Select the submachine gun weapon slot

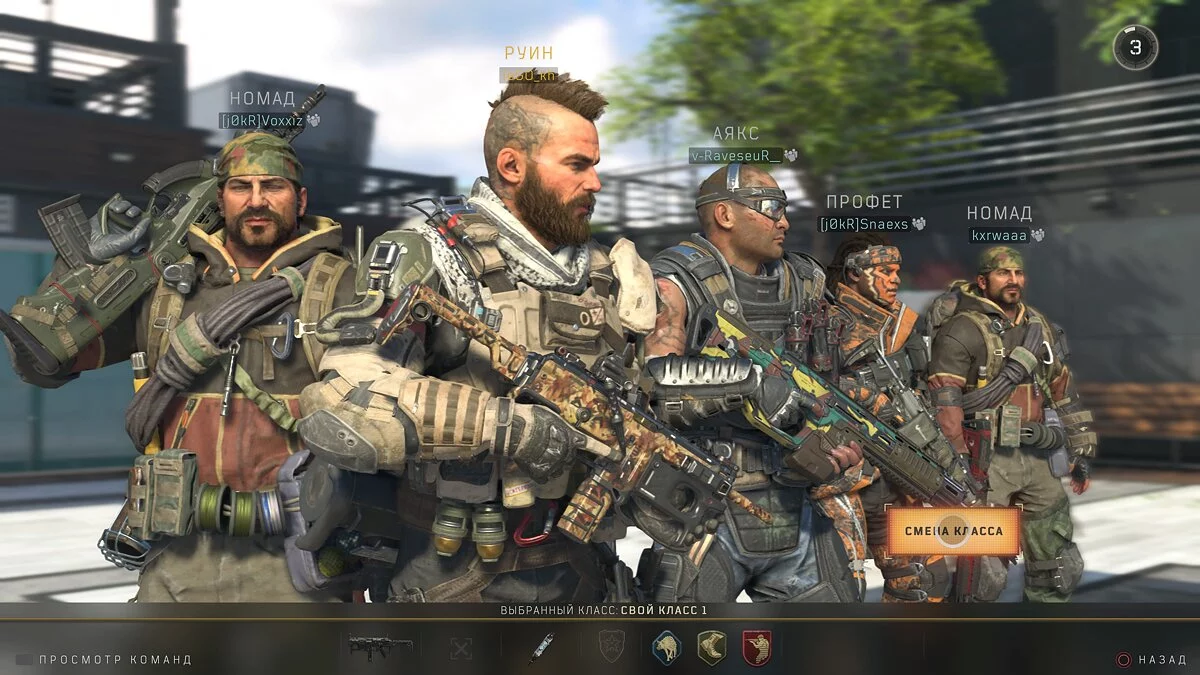pos(380,646)
